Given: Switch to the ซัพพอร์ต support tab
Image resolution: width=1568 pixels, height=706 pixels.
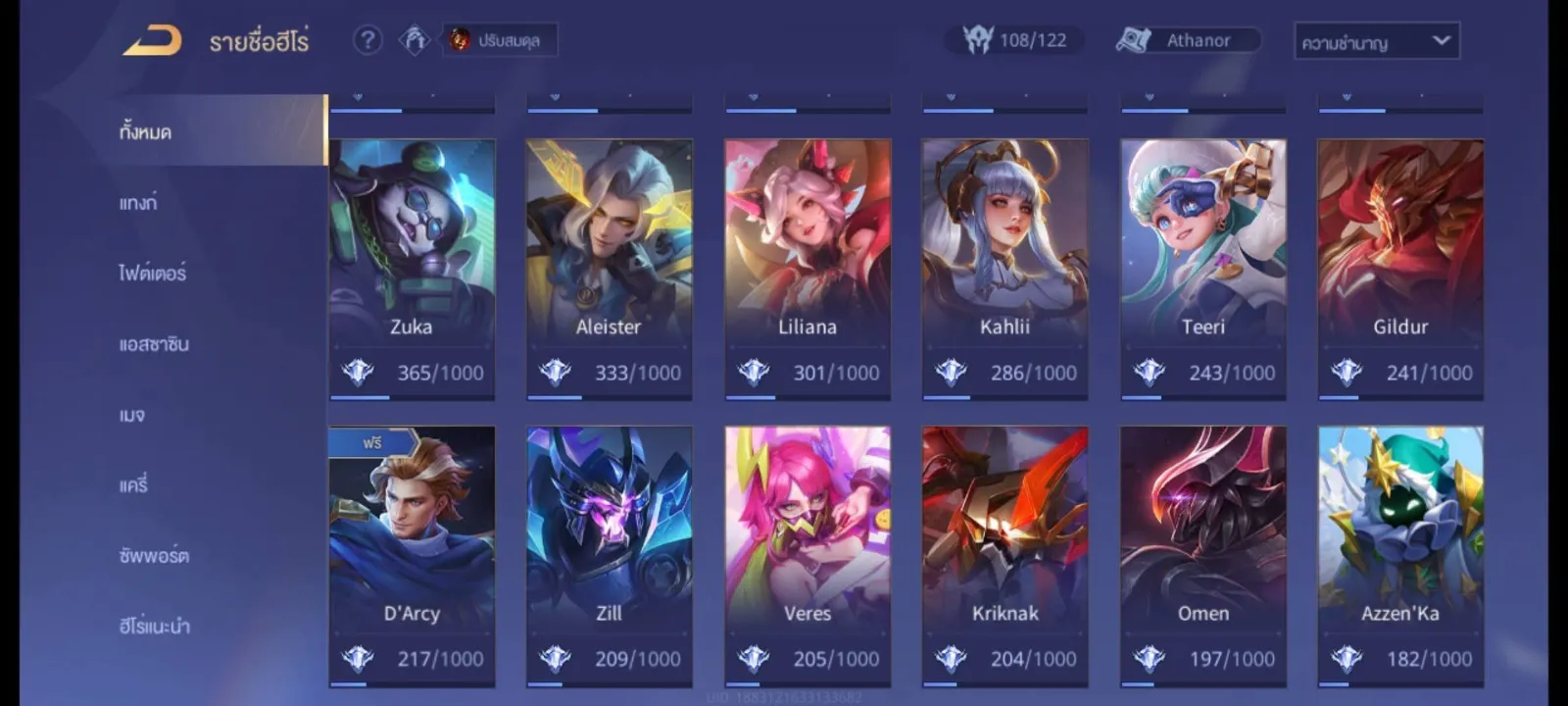Looking at the screenshot, I should tap(154, 556).
